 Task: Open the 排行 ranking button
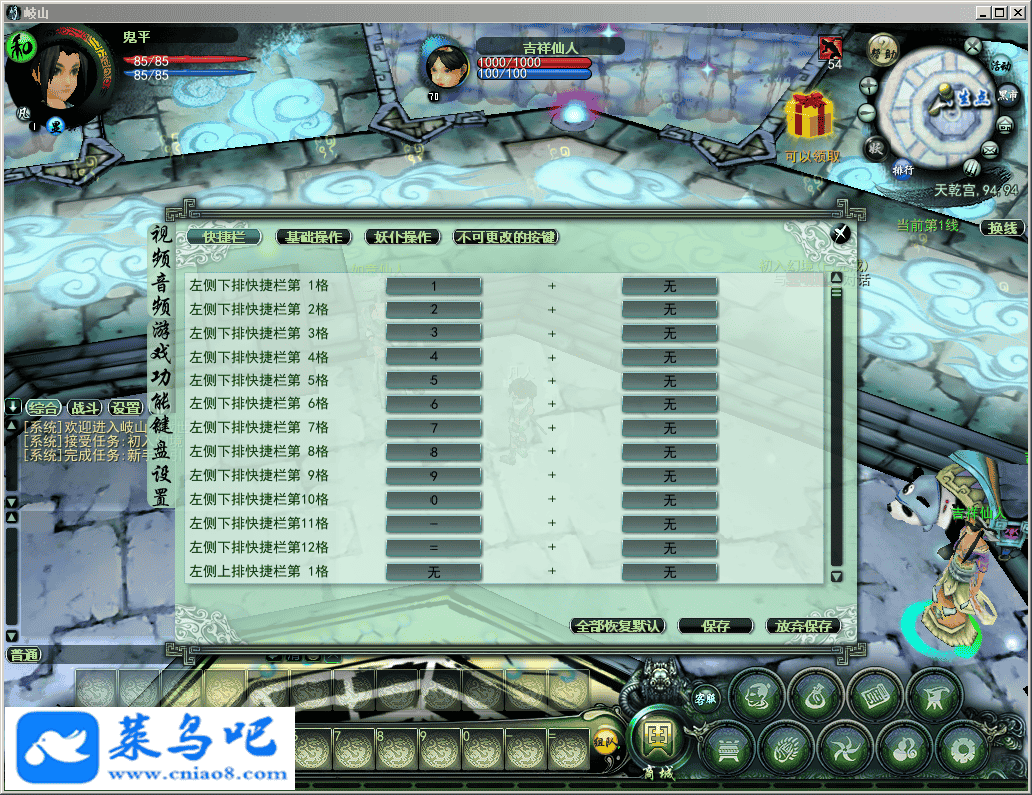(904, 169)
